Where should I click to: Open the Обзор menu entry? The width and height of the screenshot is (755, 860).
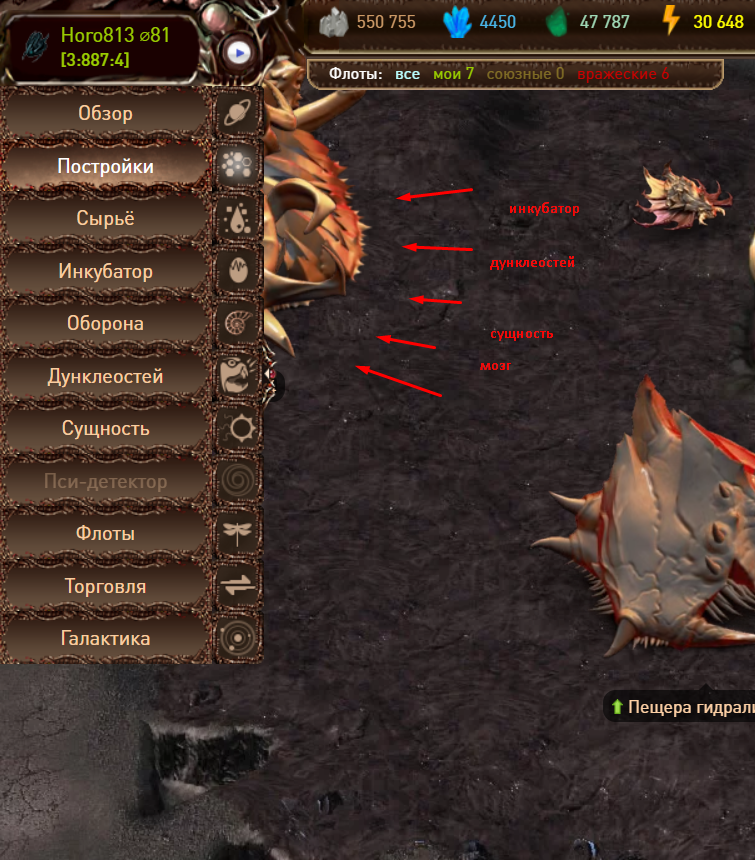[x=105, y=114]
